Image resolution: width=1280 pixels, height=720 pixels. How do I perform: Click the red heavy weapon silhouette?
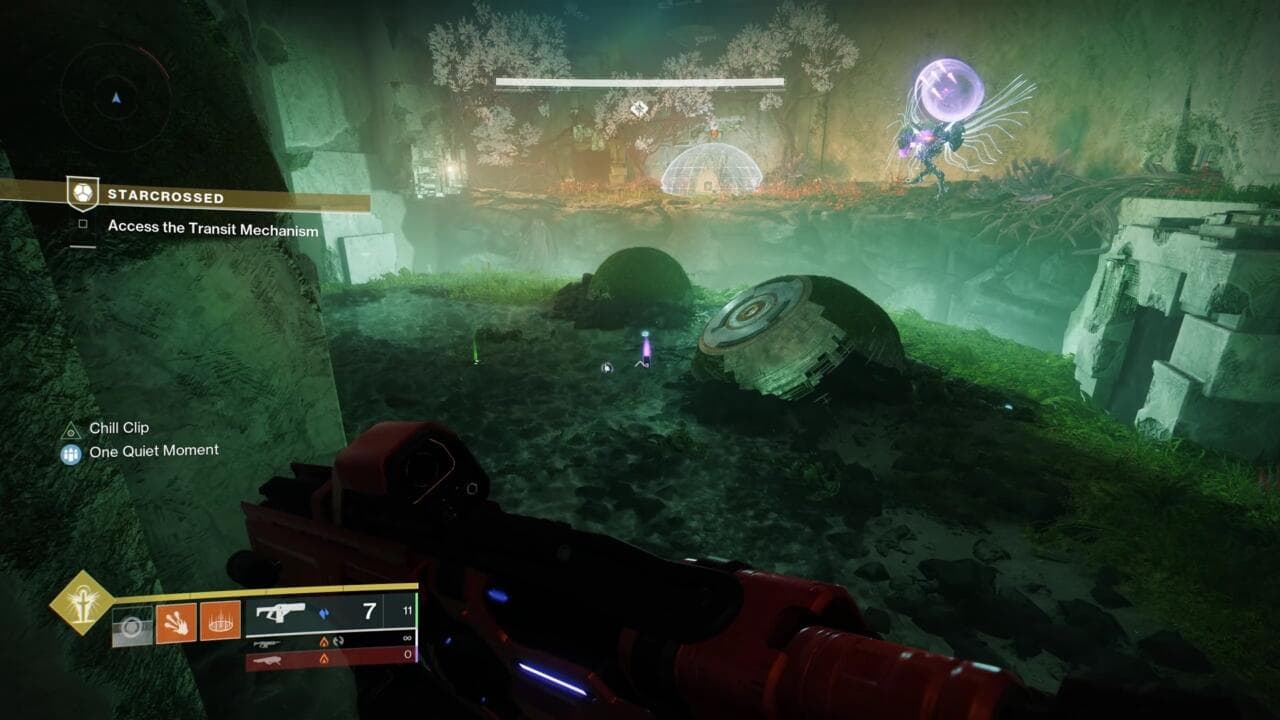[268, 661]
